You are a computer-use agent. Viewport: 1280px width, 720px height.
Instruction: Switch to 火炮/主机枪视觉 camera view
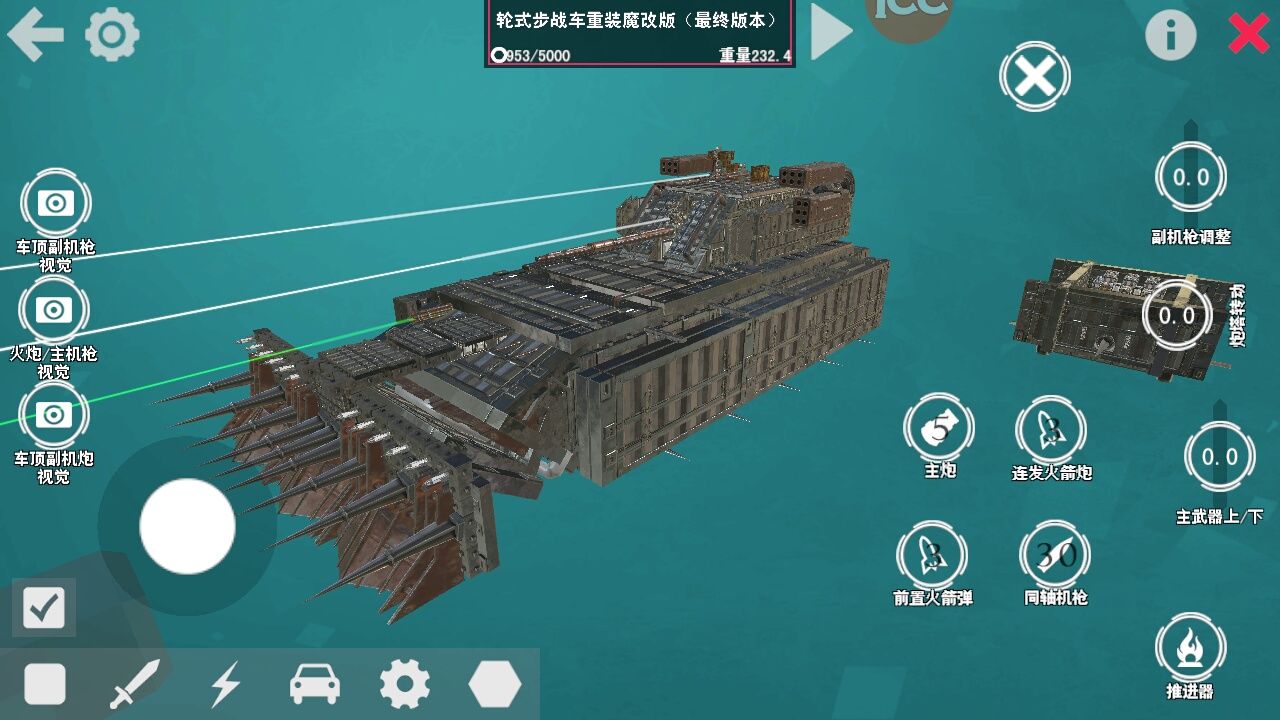54,310
